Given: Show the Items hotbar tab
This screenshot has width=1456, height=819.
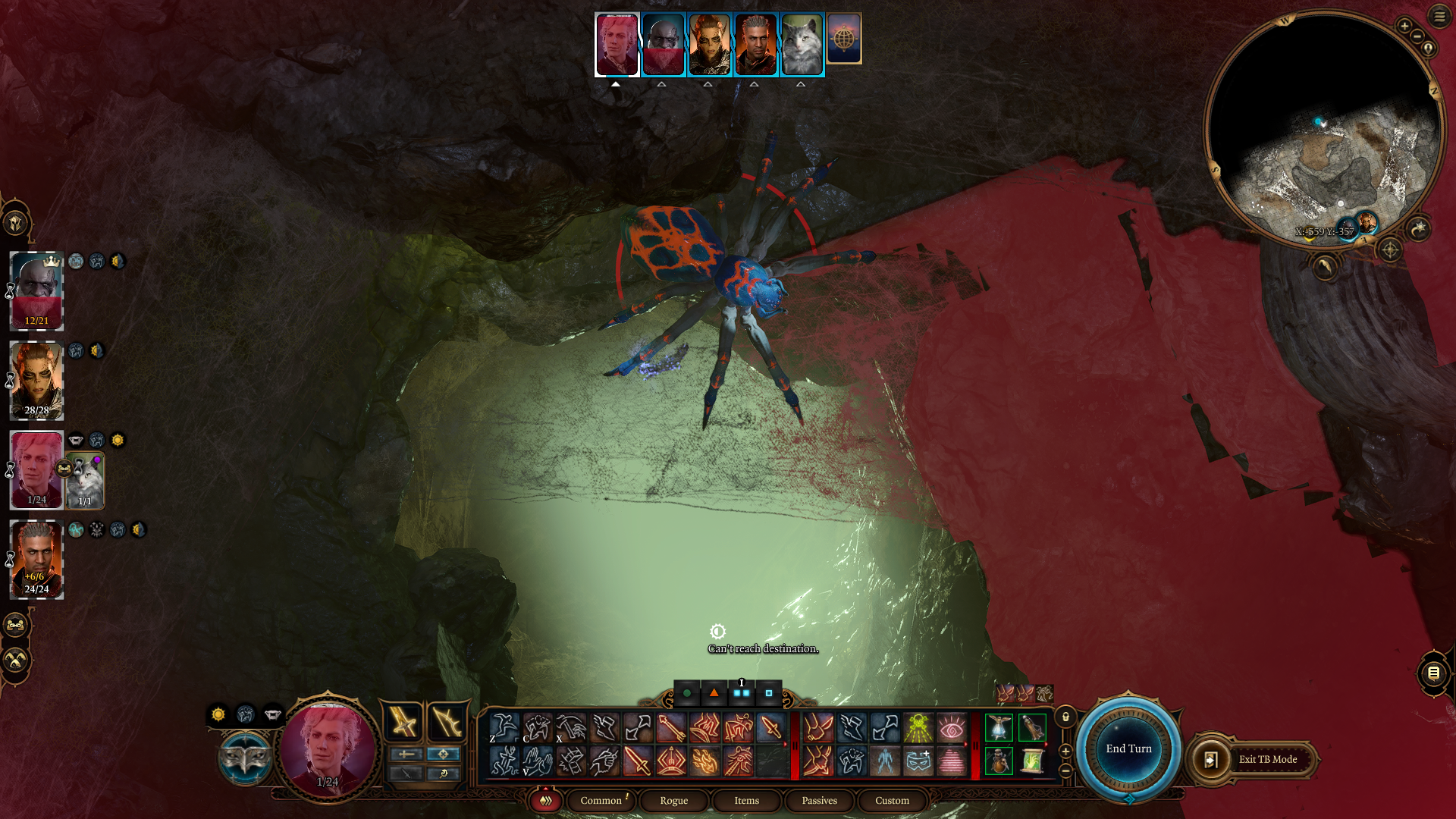Looking at the screenshot, I should coord(746,800).
